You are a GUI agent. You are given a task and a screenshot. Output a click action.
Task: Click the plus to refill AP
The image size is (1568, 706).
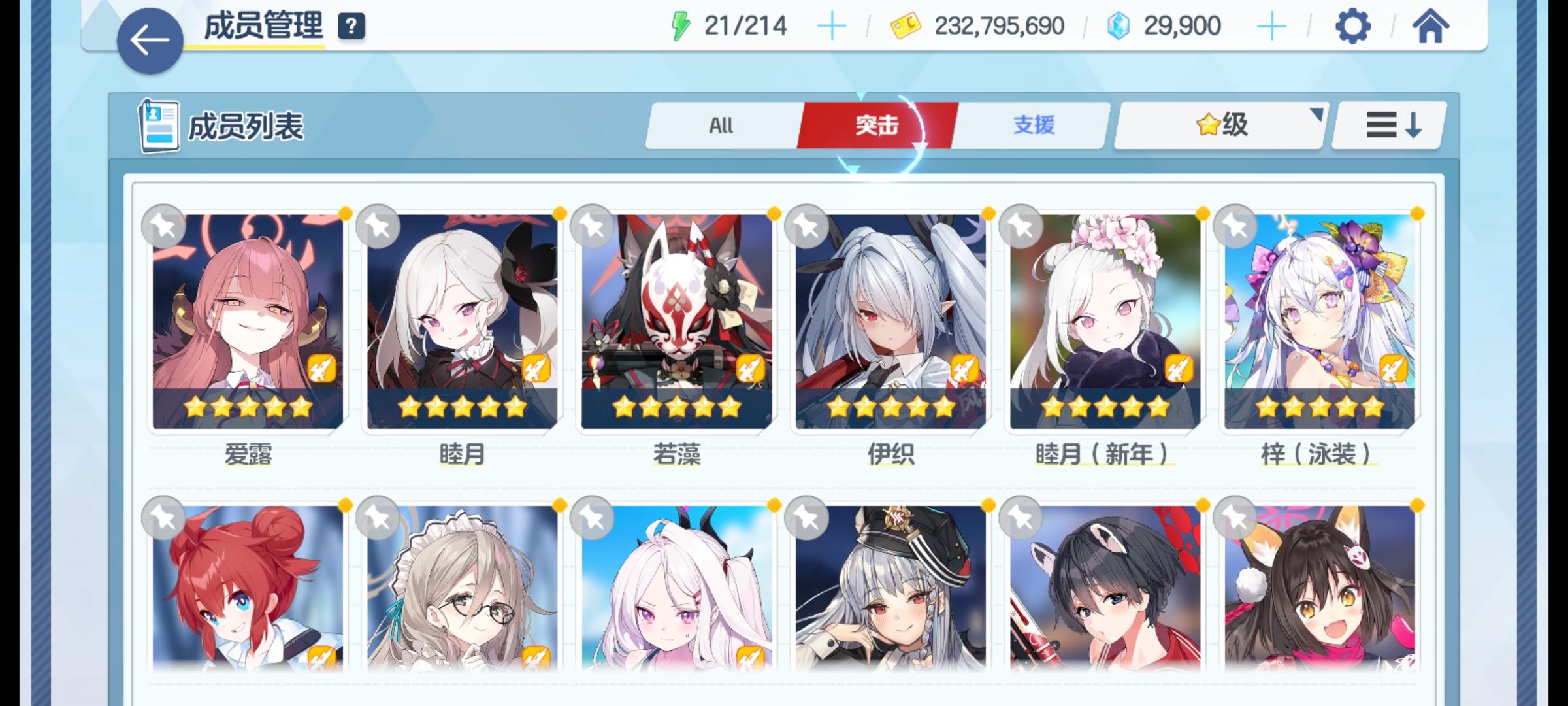coord(831,26)
